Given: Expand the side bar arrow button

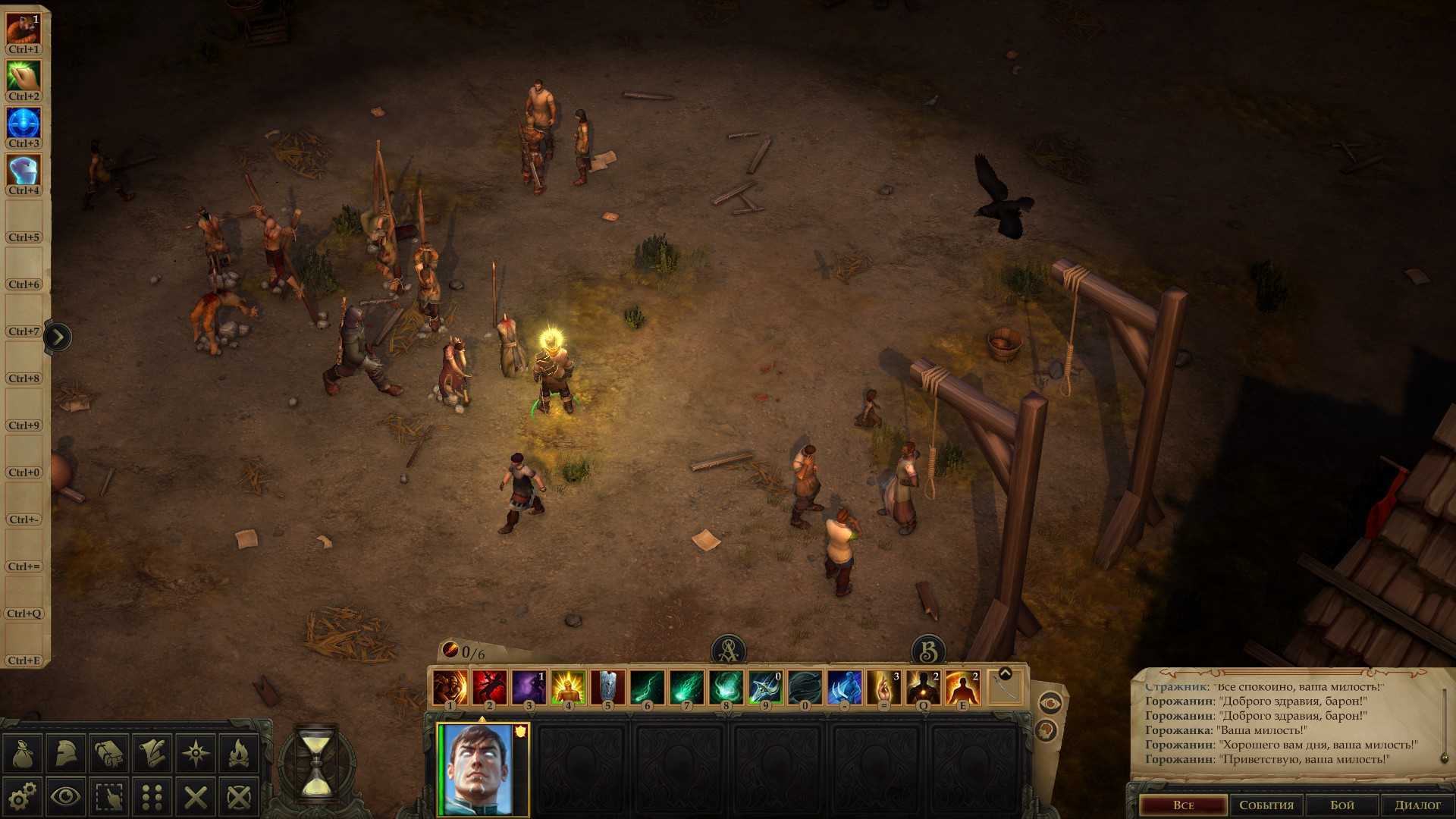Looking at the screenshot, I should pos(58,337).
